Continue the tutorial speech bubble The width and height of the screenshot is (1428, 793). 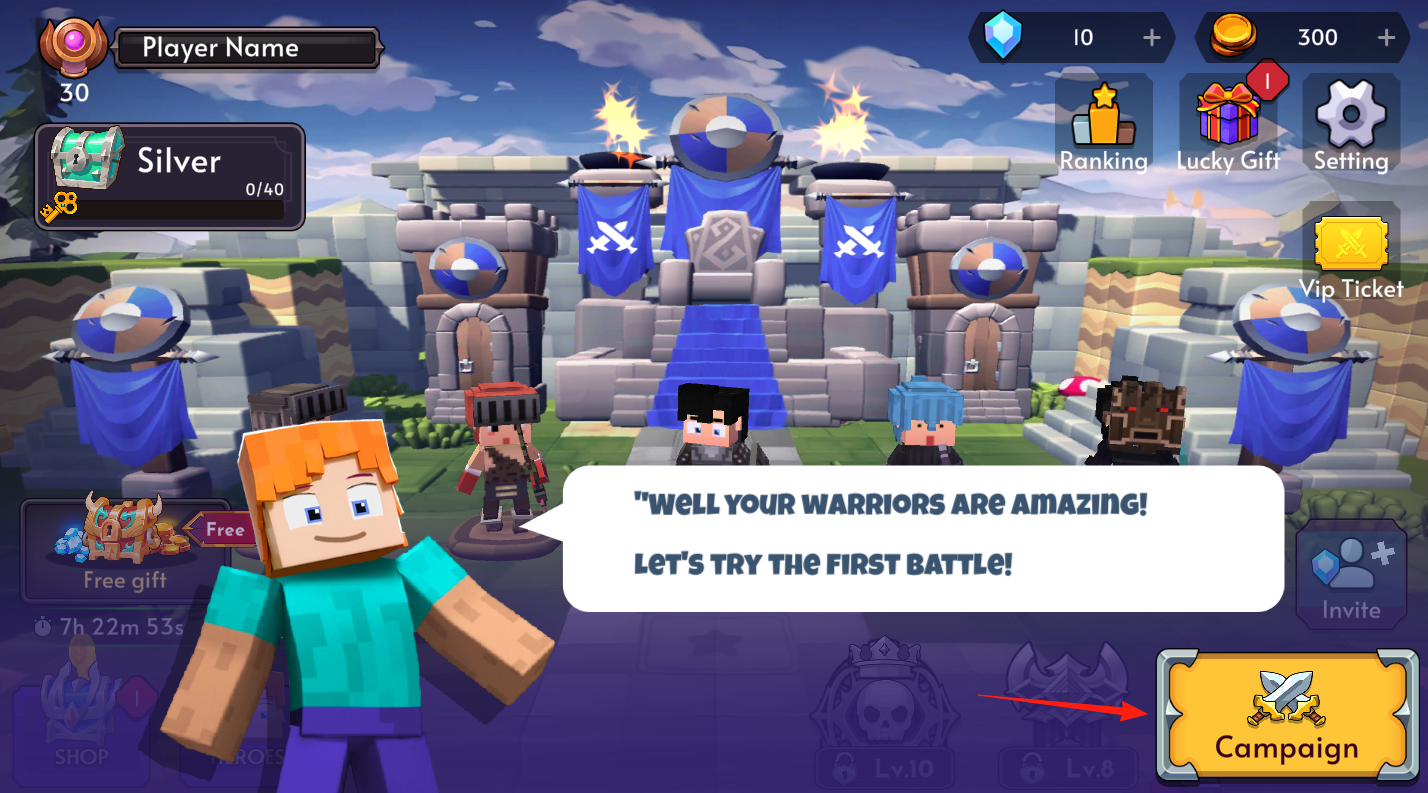tap(922, 537)
